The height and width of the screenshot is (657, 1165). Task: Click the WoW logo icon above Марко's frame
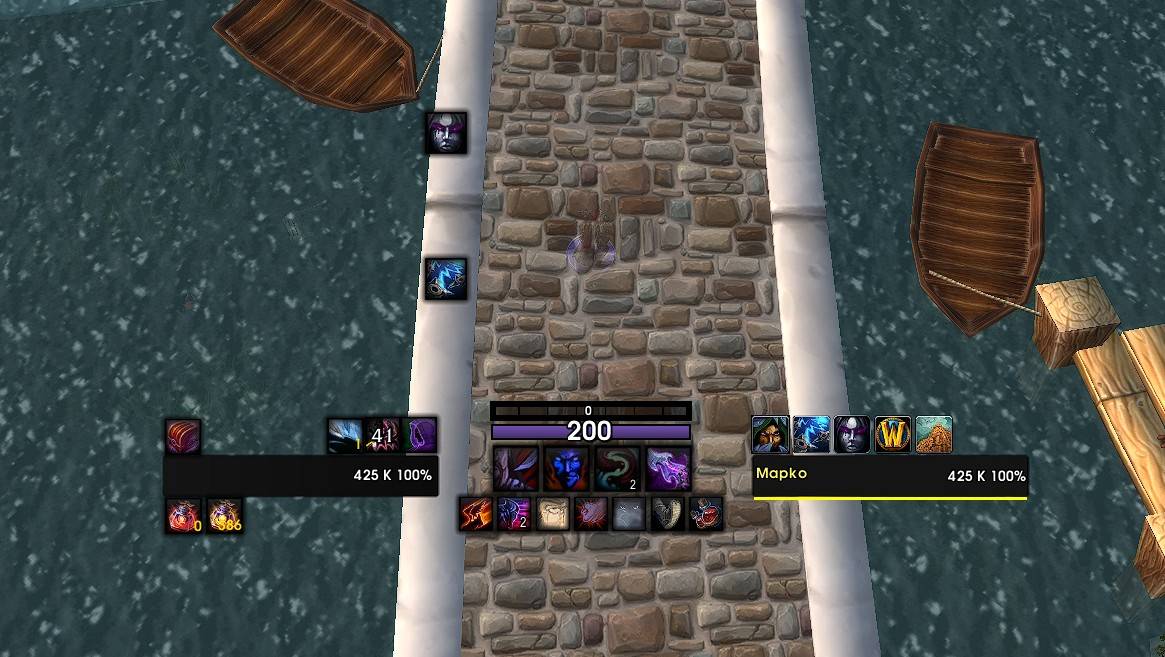pyautogui.click(x=893, y=435)
